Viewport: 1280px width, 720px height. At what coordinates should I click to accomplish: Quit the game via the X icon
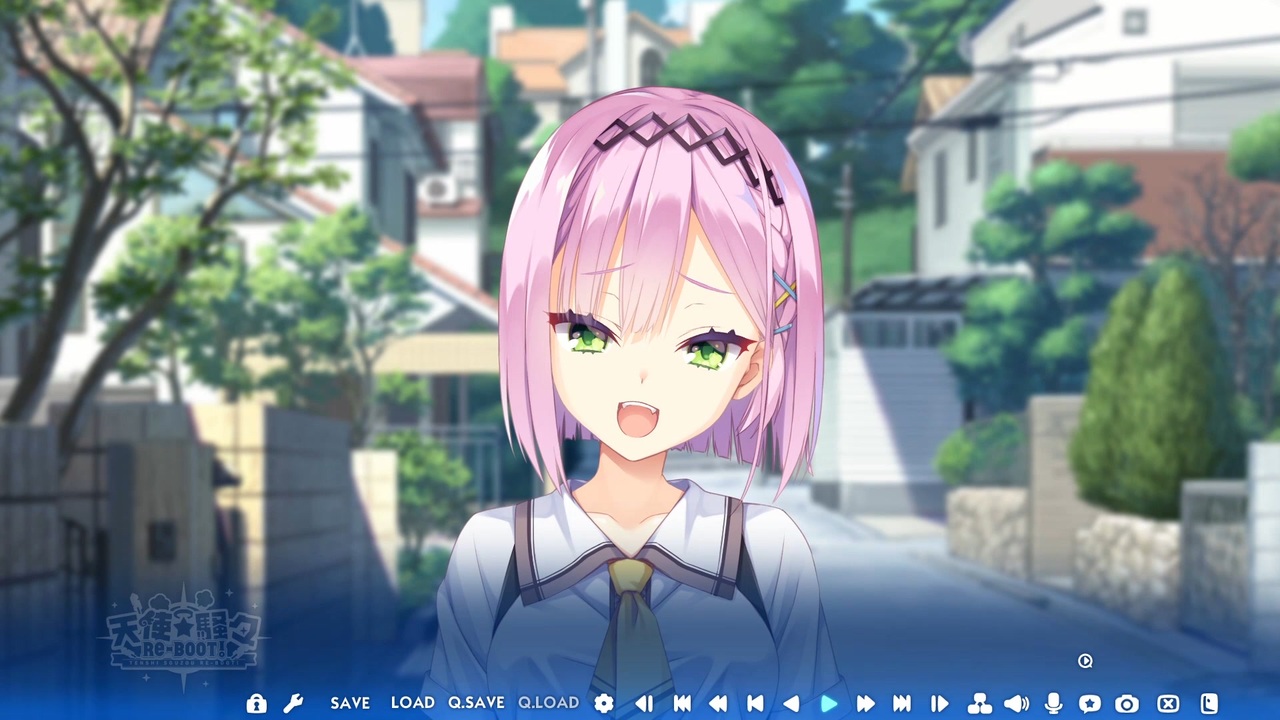click(1167, 703)
